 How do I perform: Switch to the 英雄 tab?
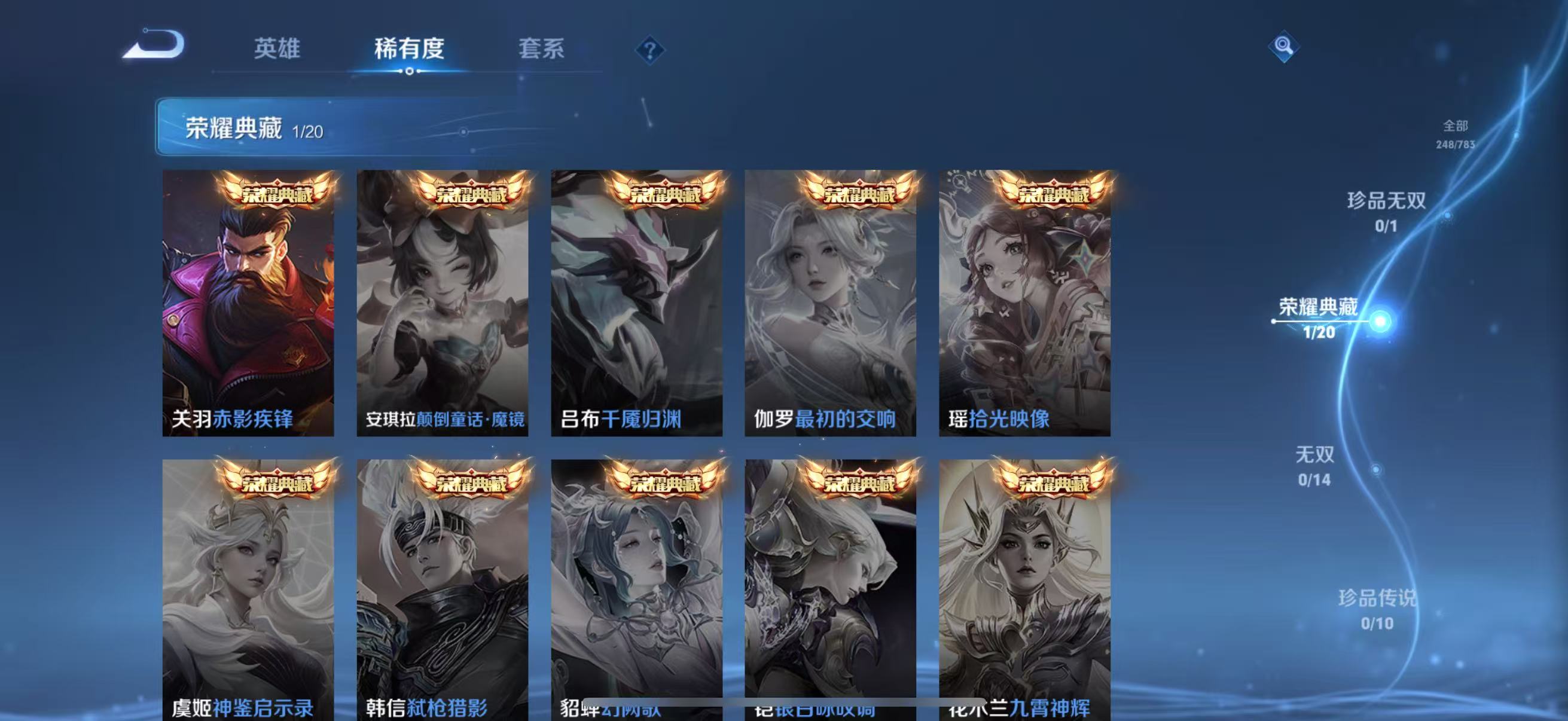(x=277, y=50)
